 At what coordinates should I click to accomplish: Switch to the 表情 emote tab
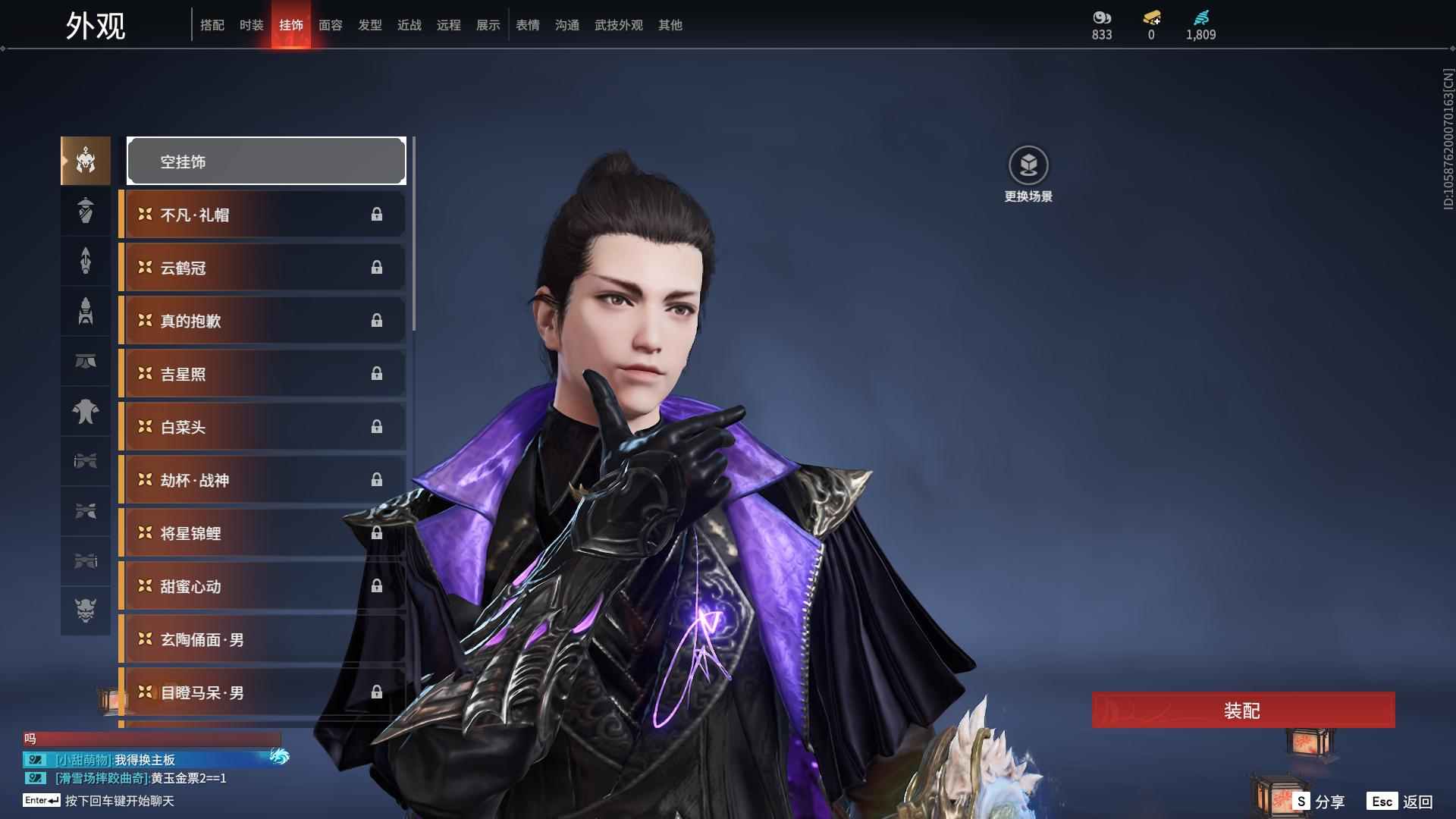[528, 25]
